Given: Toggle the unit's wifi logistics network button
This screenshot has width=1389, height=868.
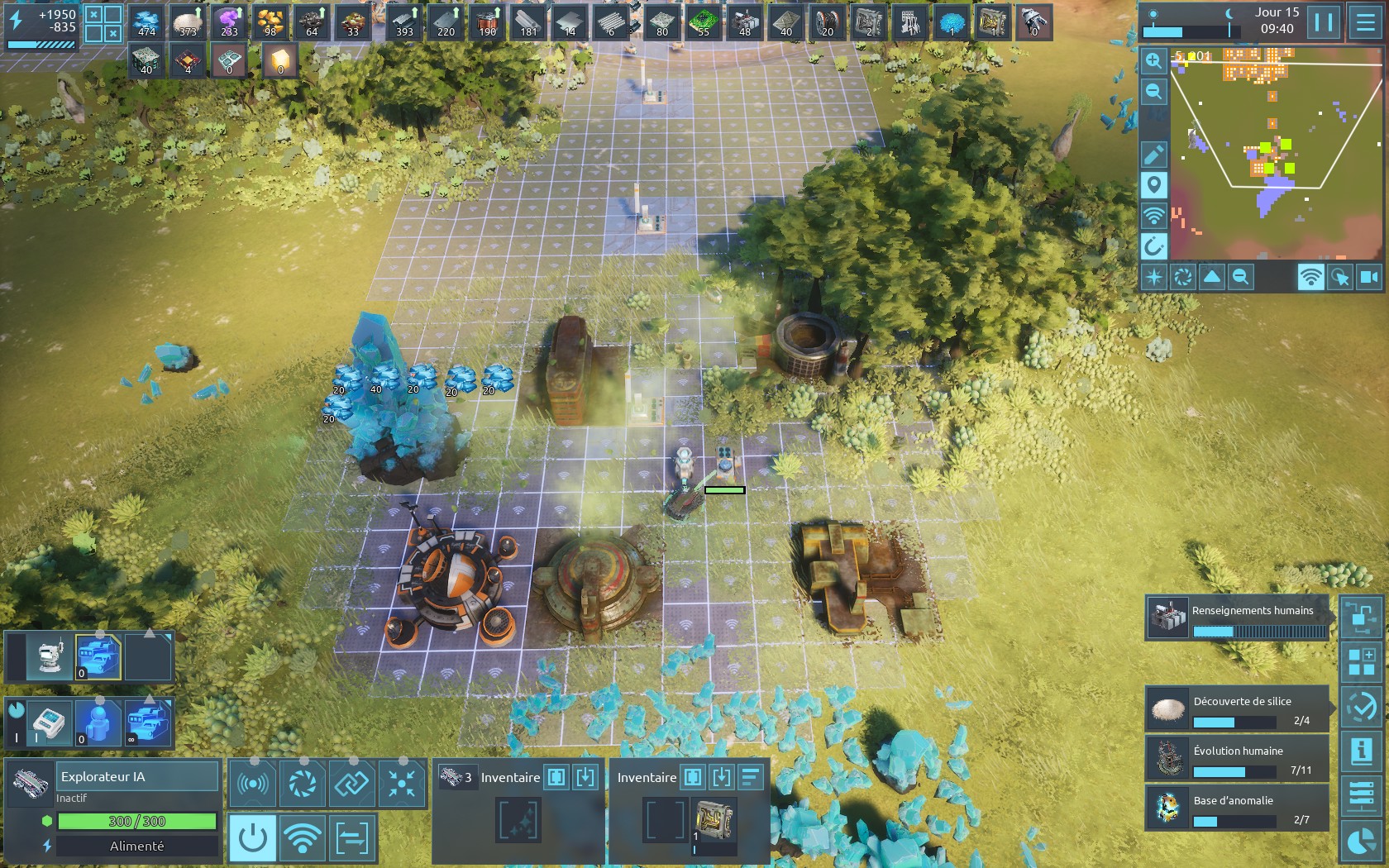Looking at the screenshot, I should tap(303, 837).
